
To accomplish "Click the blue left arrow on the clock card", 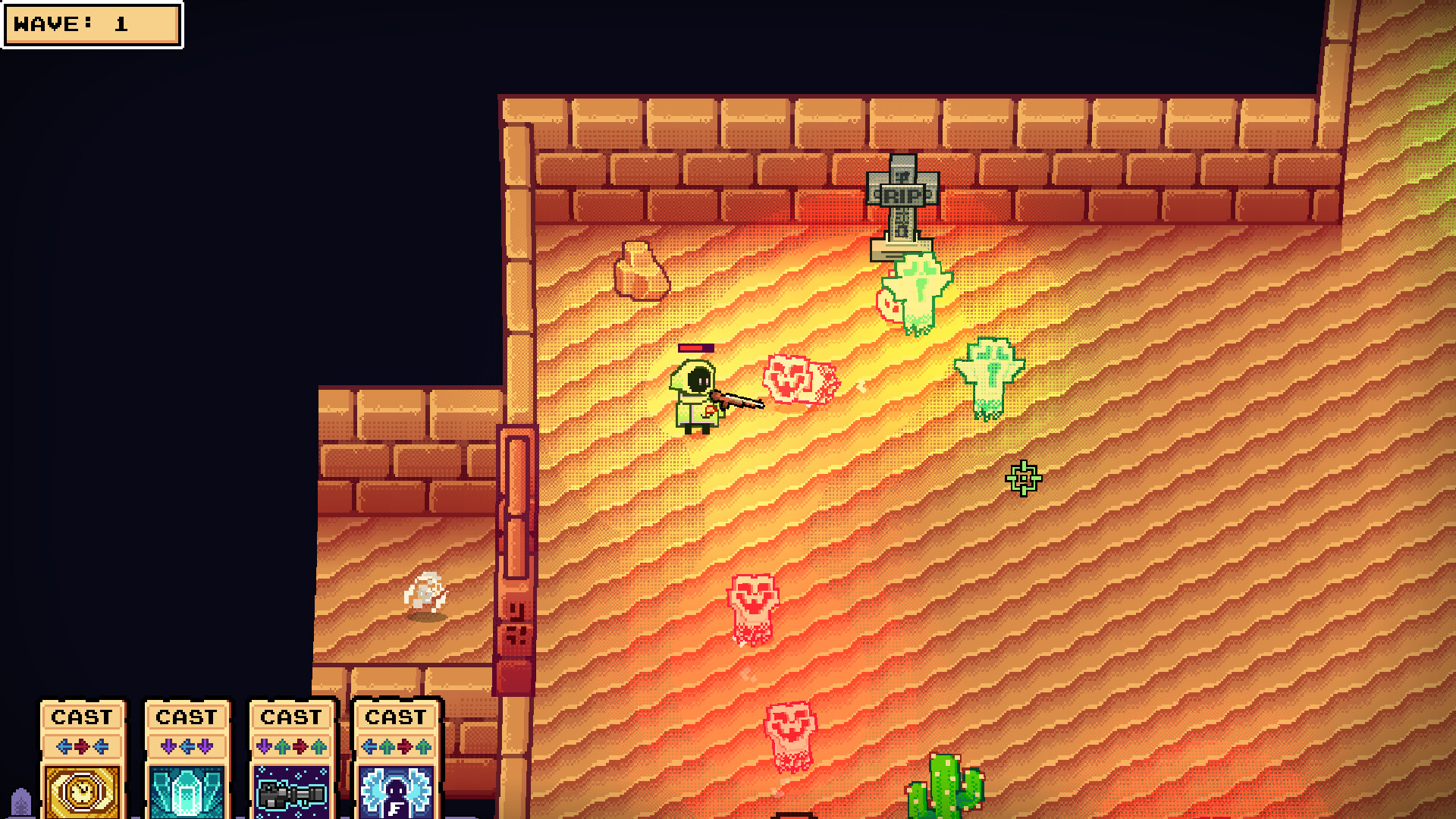I will [x=64, y=745].
